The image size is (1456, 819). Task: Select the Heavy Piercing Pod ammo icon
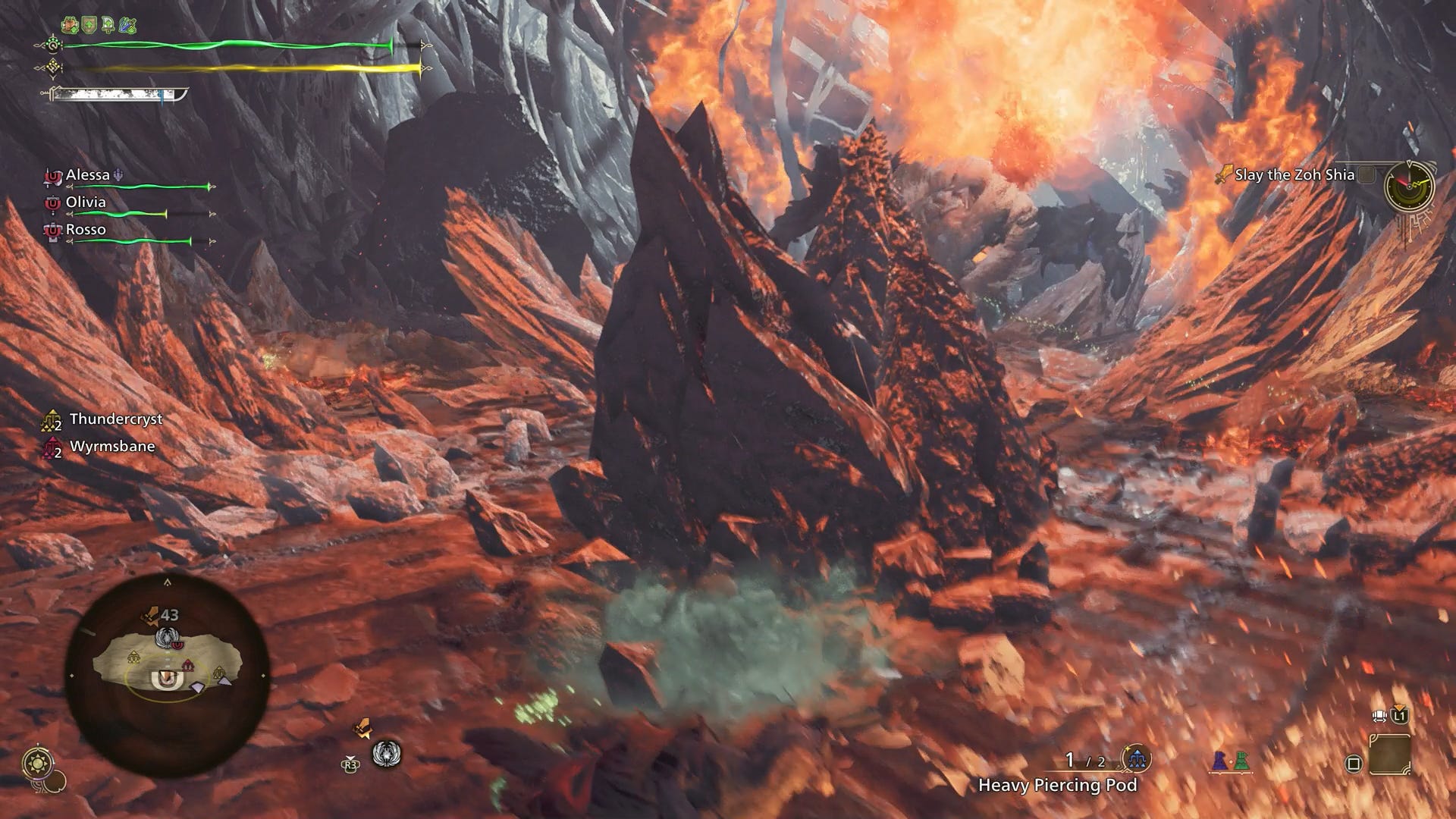click(x=1137, y=759)
